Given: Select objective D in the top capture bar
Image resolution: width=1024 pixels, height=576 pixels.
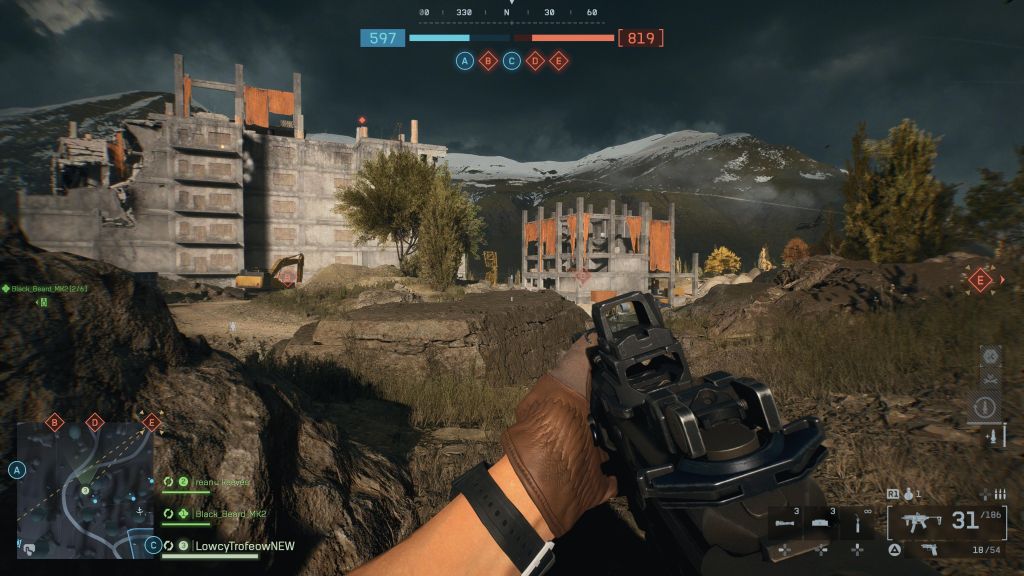Looking at the screenshot, I should [x=535, y=61].
